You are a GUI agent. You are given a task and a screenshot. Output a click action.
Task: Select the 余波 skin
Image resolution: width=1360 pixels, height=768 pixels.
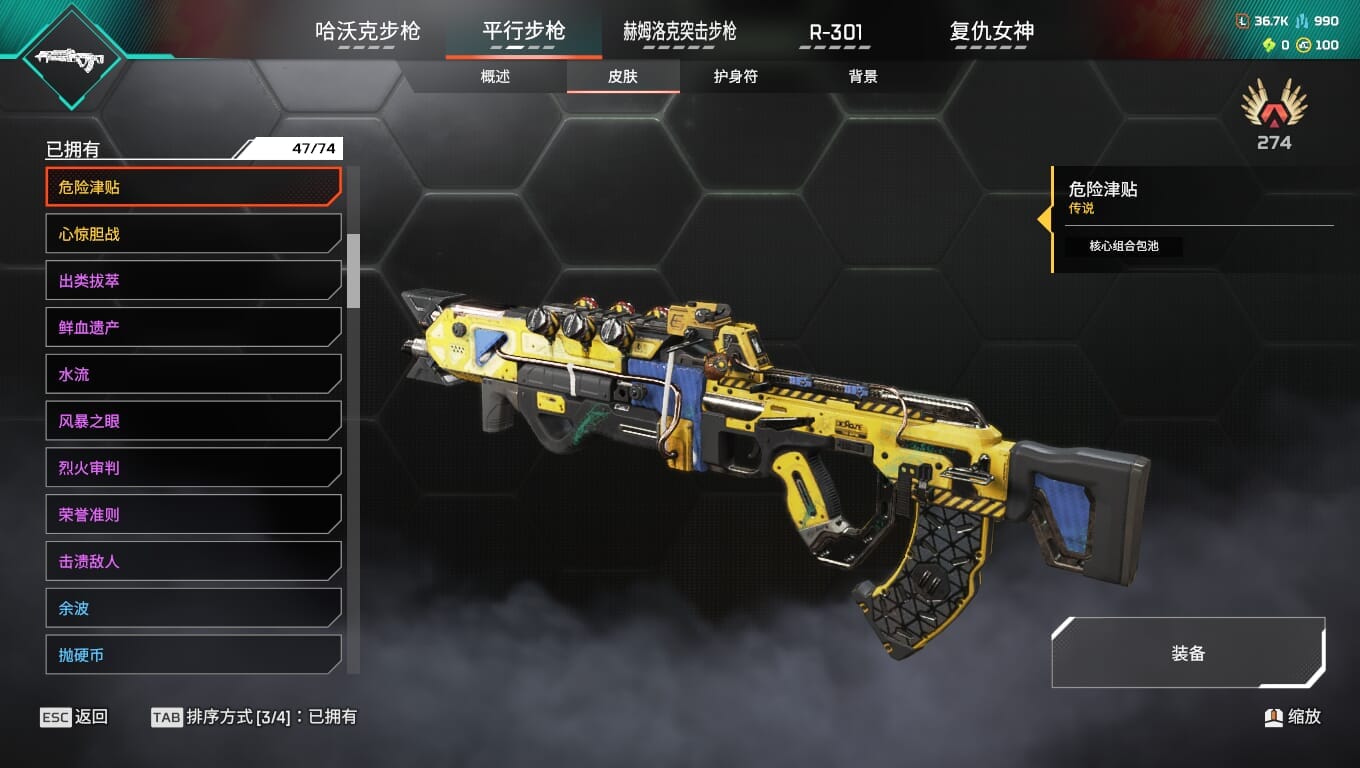click(x=193, y=608)
